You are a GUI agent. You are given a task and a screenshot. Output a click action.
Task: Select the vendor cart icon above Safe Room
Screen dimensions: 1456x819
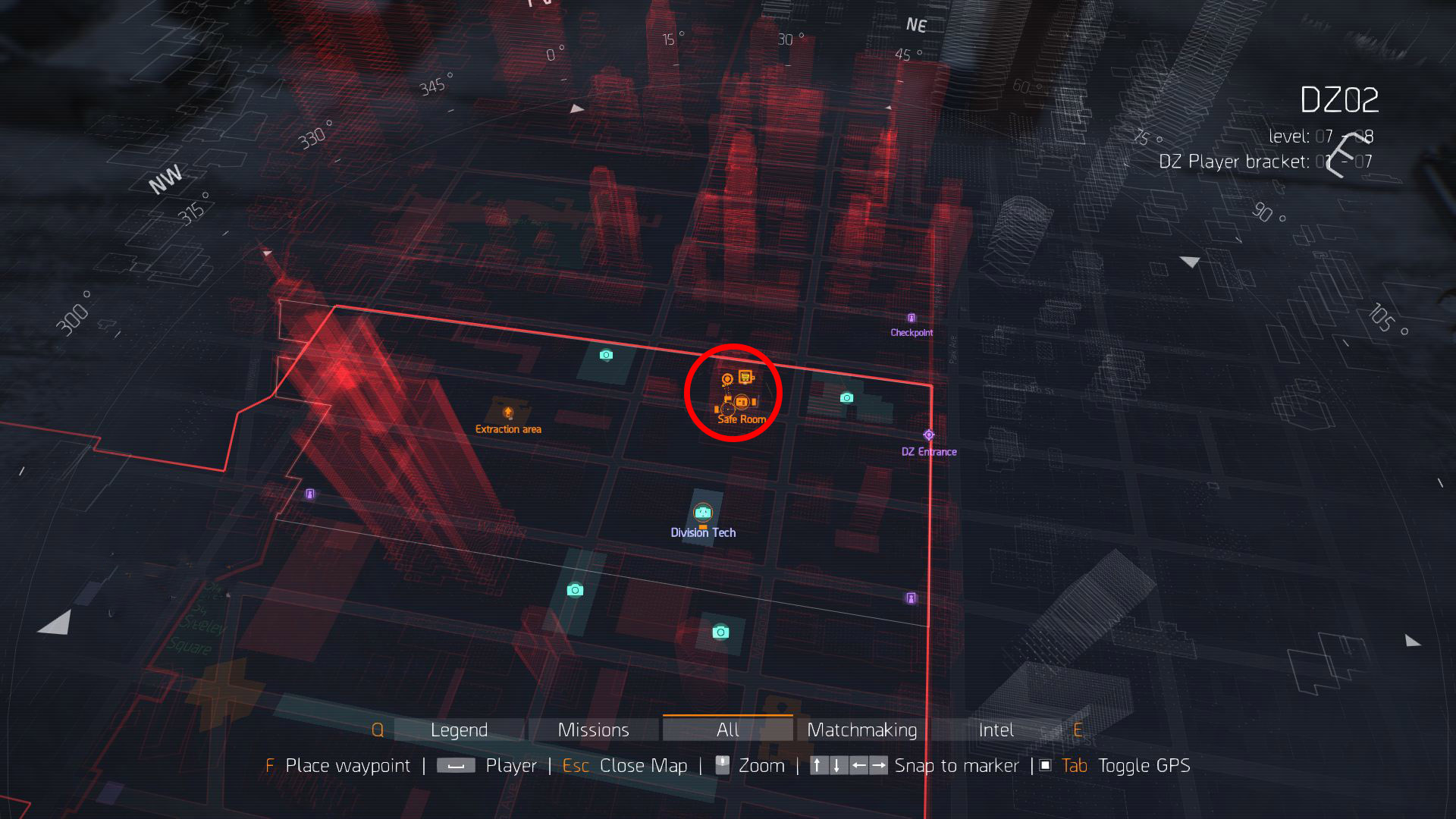(x=746, y=377)
